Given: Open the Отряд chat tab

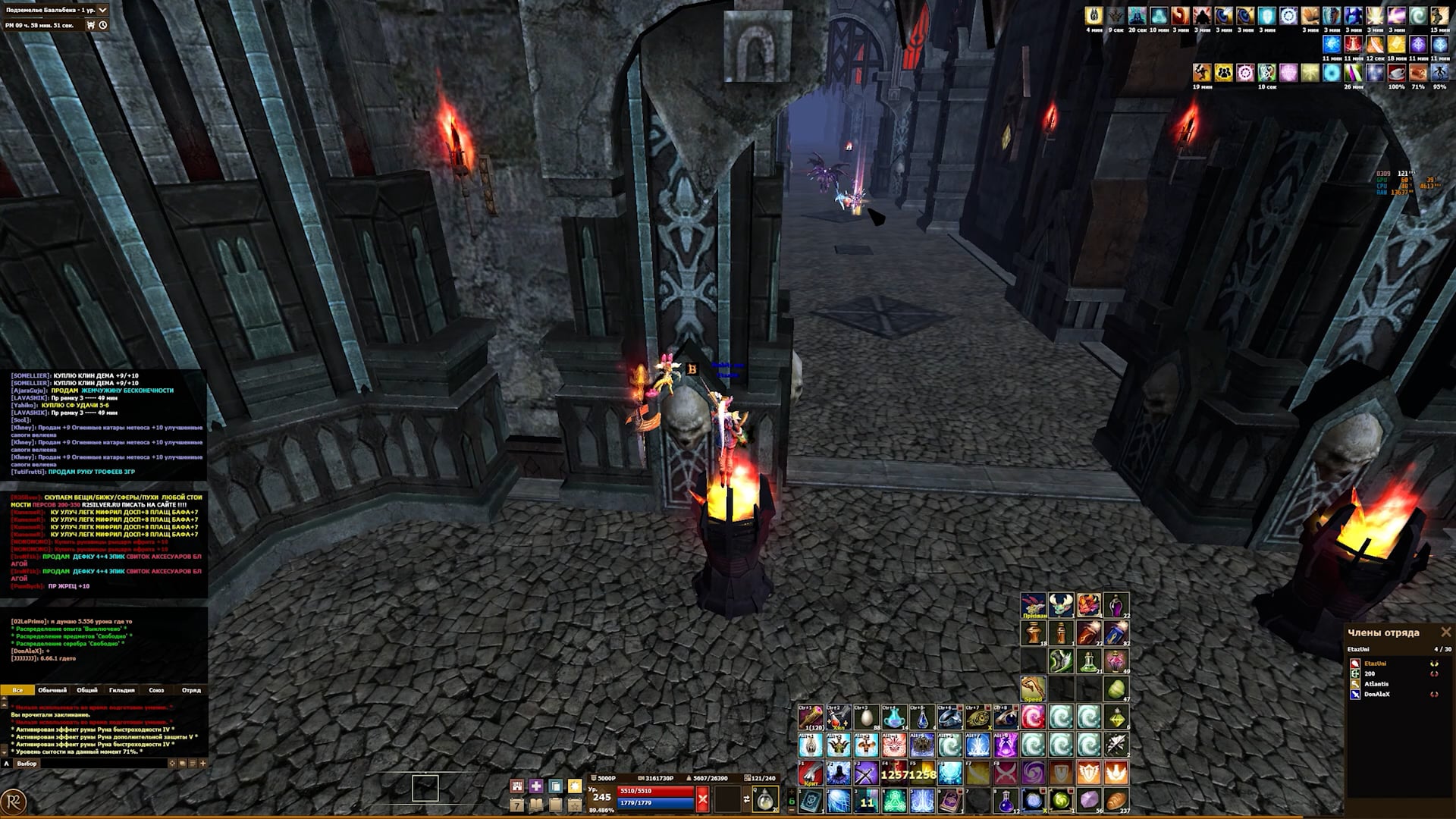Looking at the screenshot, I should point(191,690).
